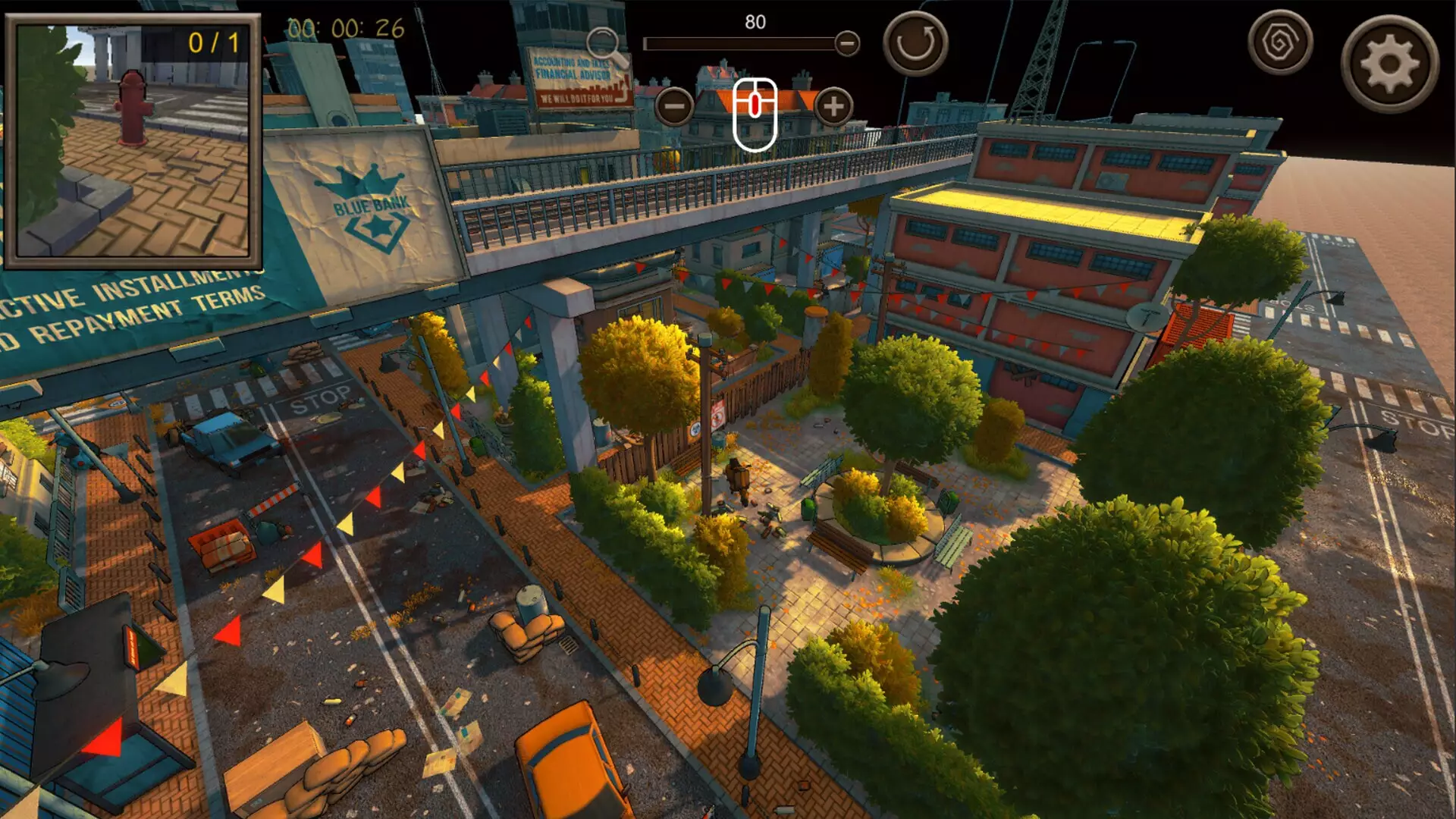The width and height of the screenshot is (1456, 819).
Task: Click the minus icon at the slider's end
Action: 847,43
